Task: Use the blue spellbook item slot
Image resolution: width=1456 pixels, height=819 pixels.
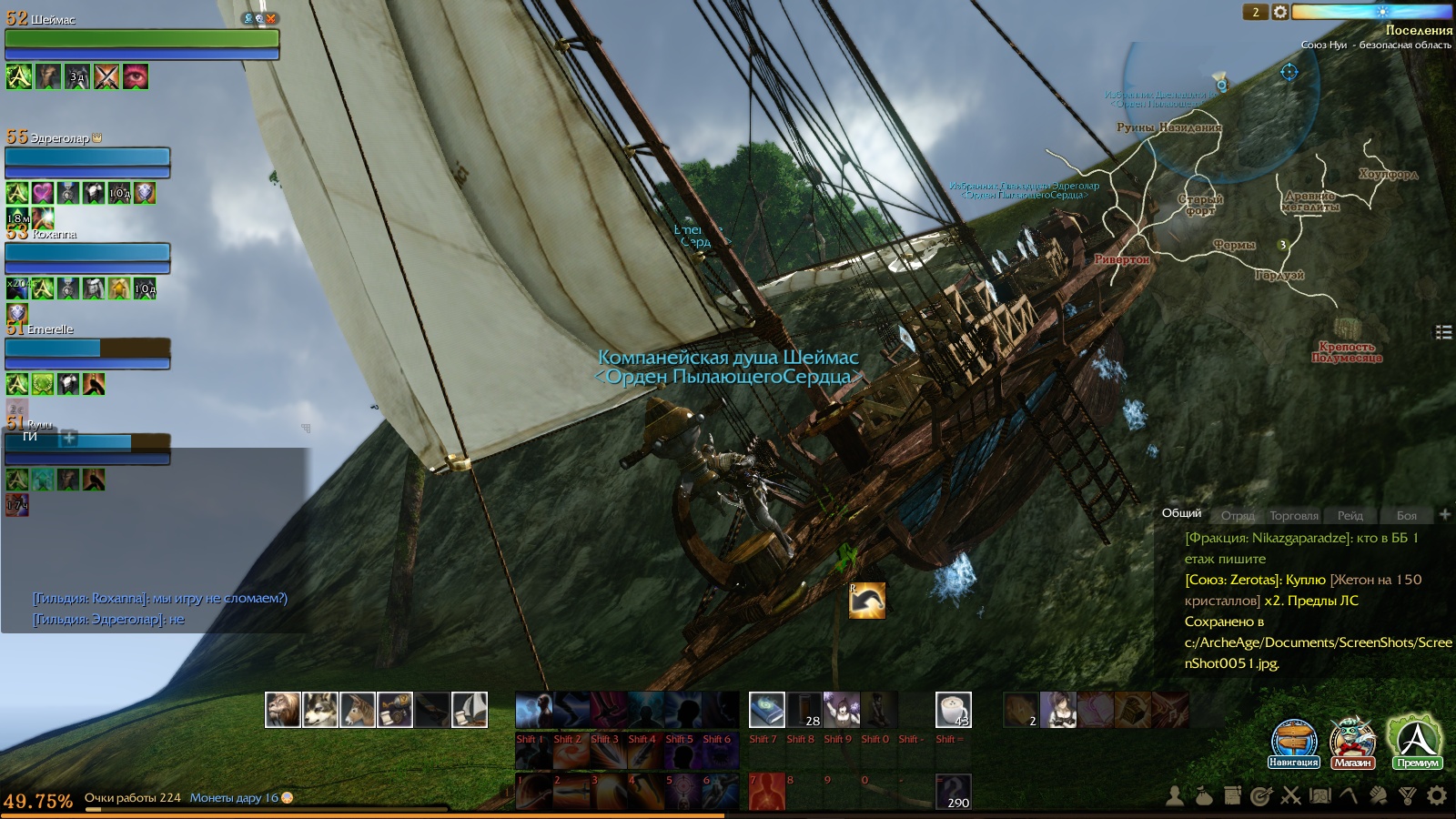Action: (x=766, y=710)
